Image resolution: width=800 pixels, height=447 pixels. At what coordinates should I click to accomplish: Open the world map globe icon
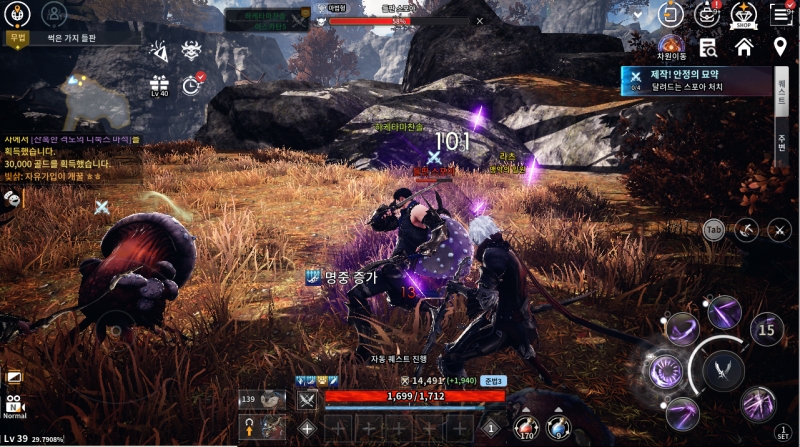click(x=18, y=13)
